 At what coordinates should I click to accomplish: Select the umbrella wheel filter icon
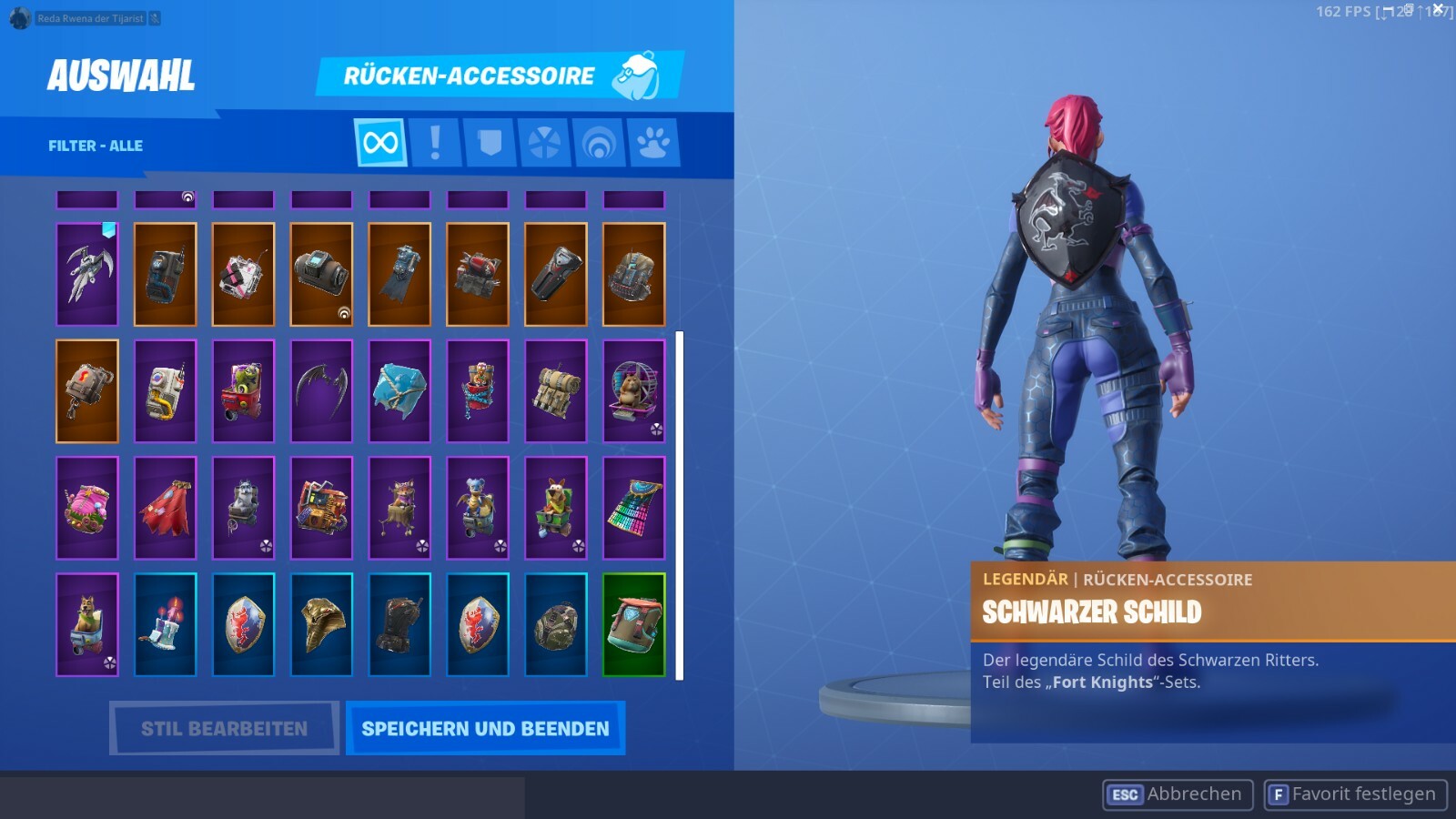coord(544,142)
